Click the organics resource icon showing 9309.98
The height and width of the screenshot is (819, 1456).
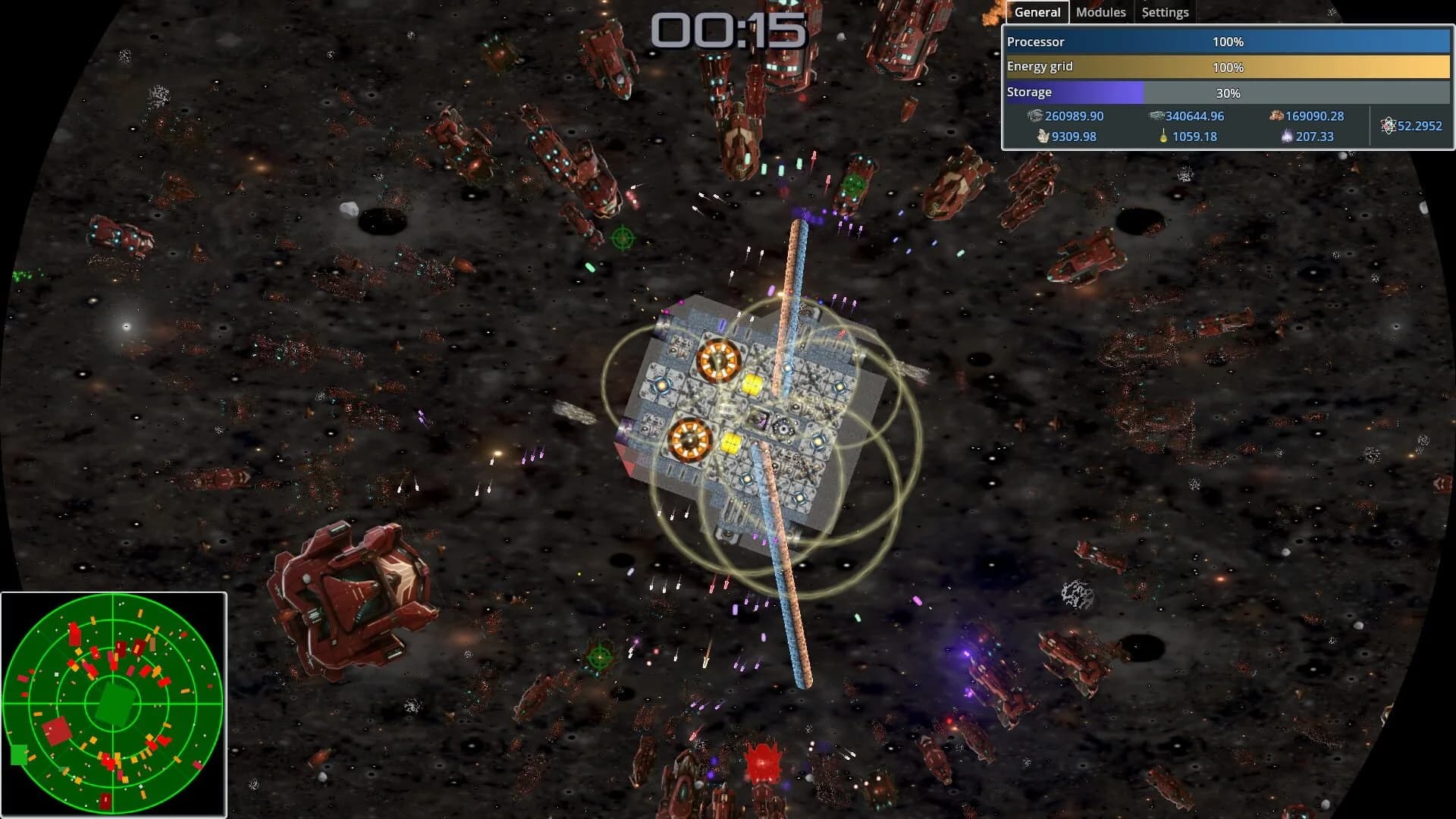1043,137
